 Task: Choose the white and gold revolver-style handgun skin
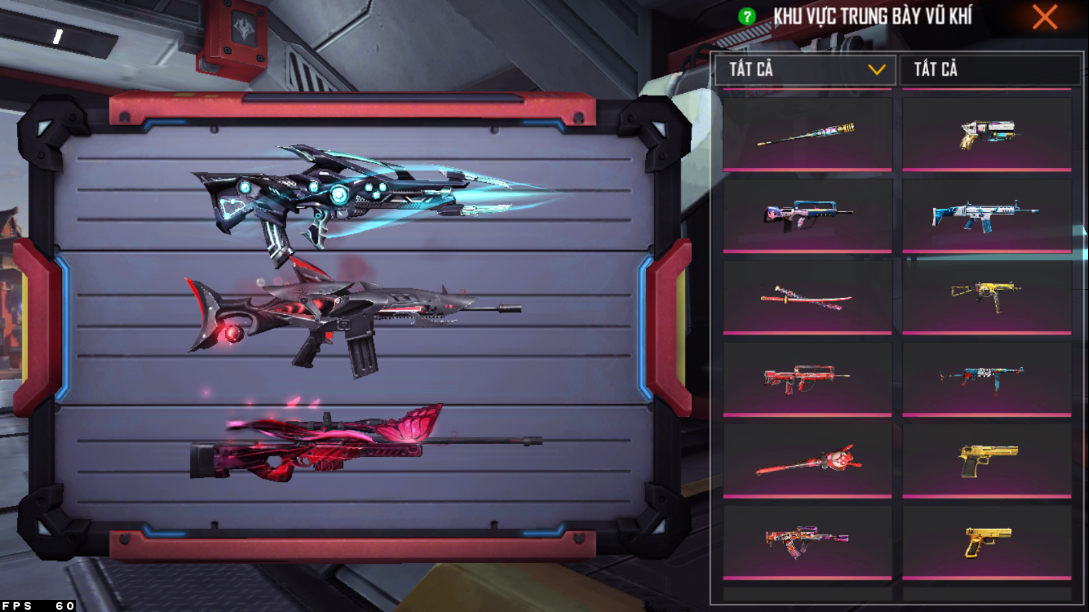[x=986, y=133]
